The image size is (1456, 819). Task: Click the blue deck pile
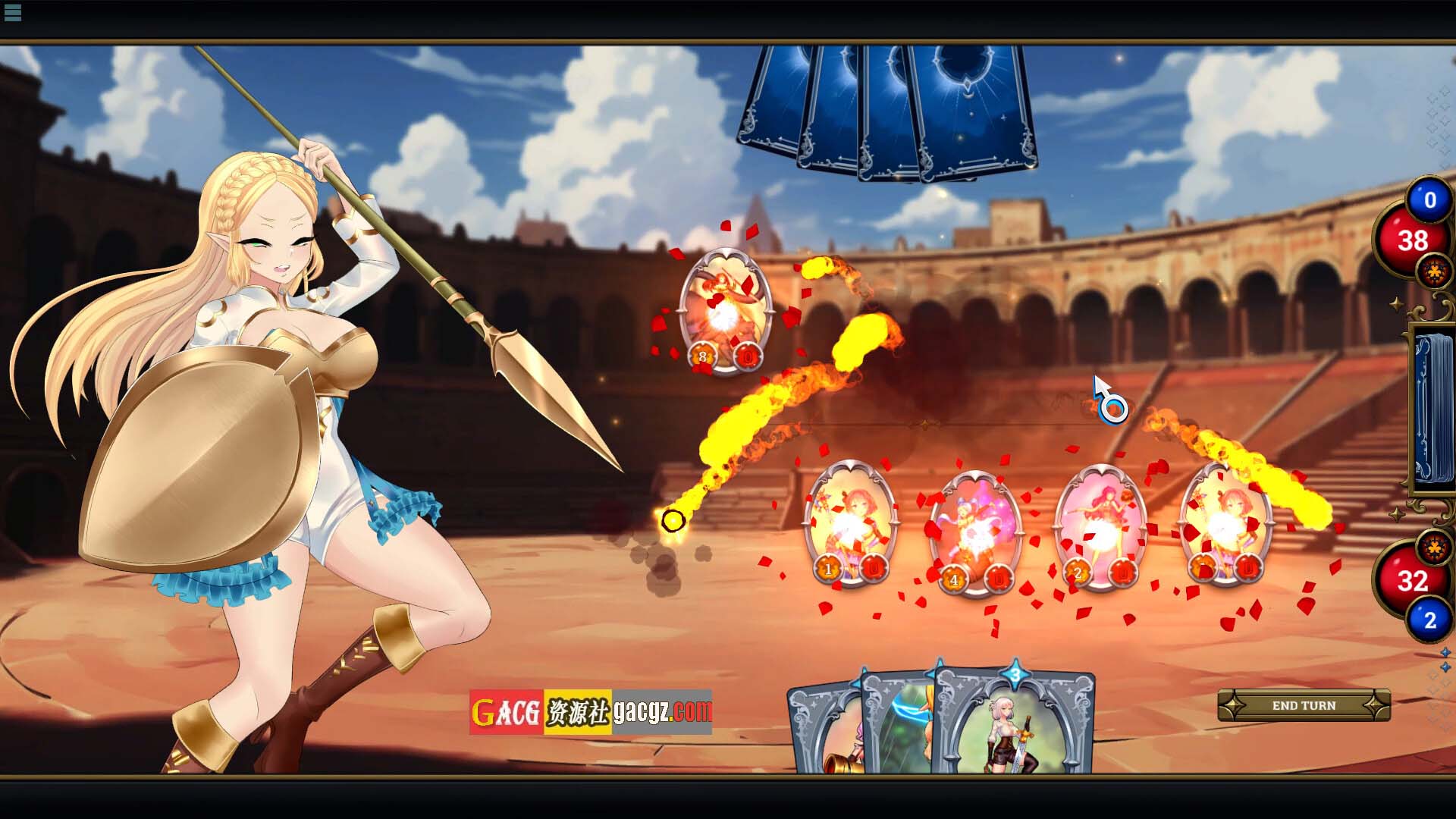(1433, 409)
